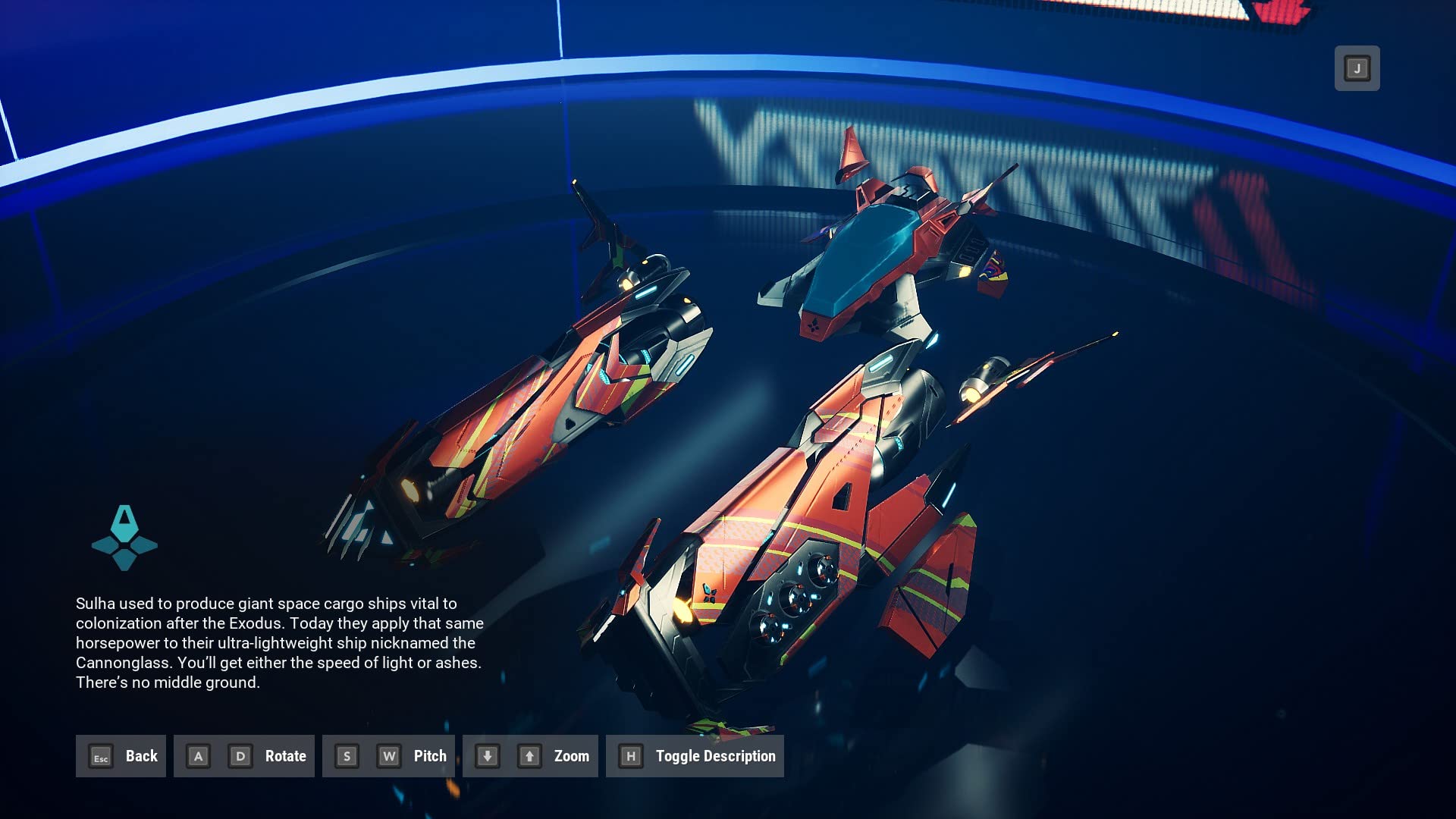This screenshot has width=1456, height=819.
Task: Click the Rotate control label
Action: point(285,756)
